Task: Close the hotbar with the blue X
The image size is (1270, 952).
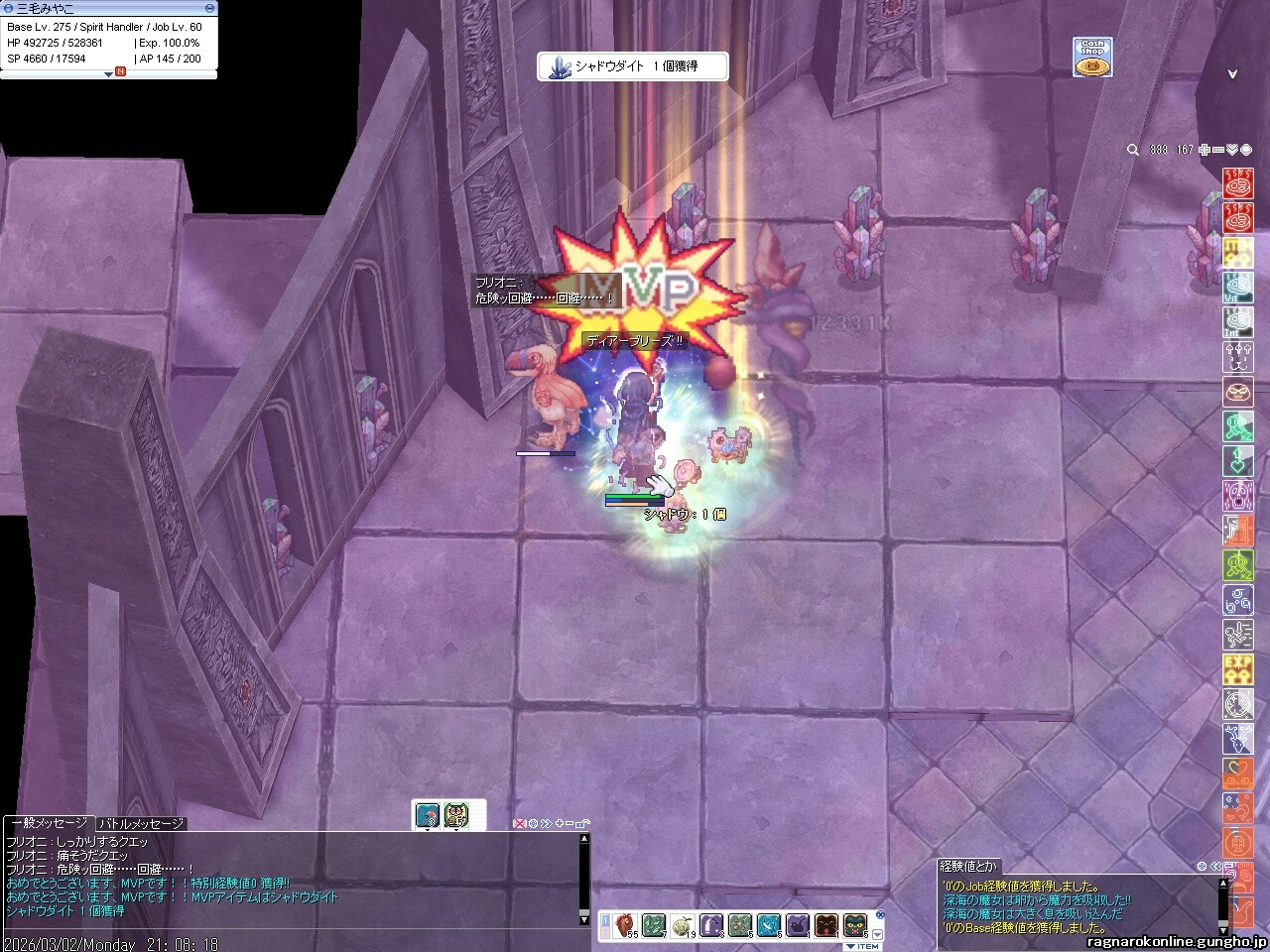Action: pos(880,914)
